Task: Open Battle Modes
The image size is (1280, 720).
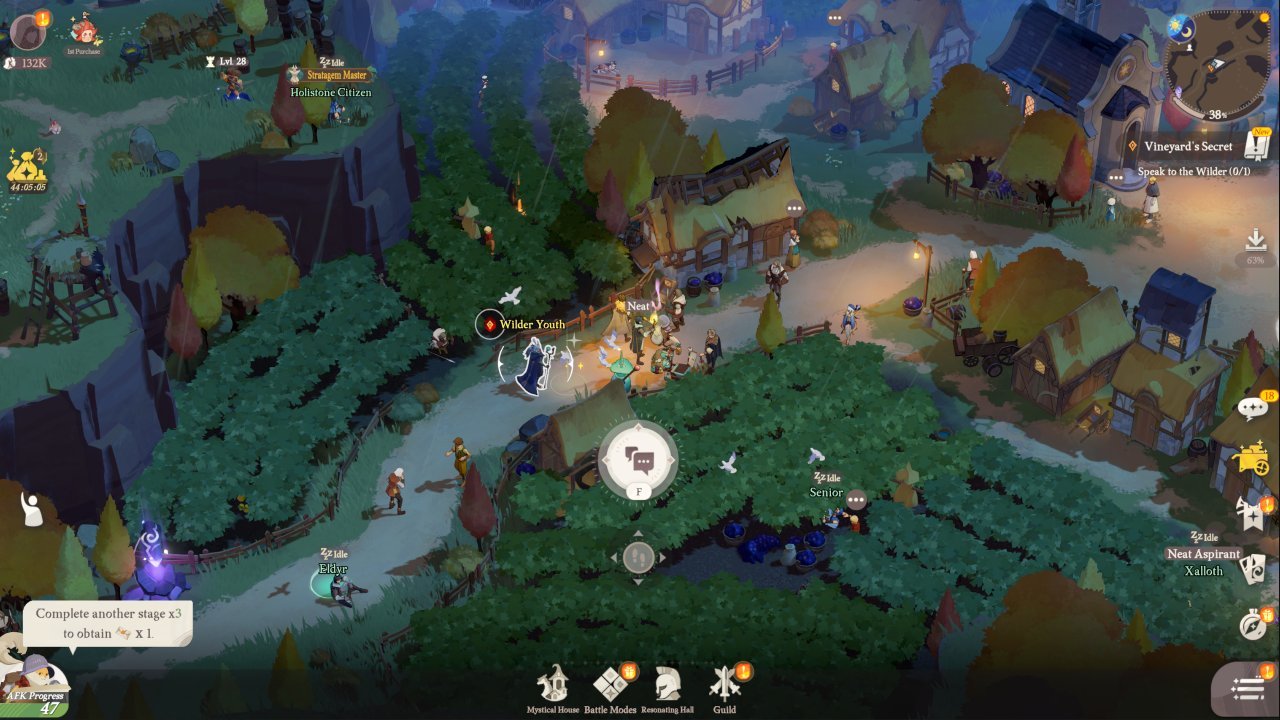Action: click(x=609, y=686)
